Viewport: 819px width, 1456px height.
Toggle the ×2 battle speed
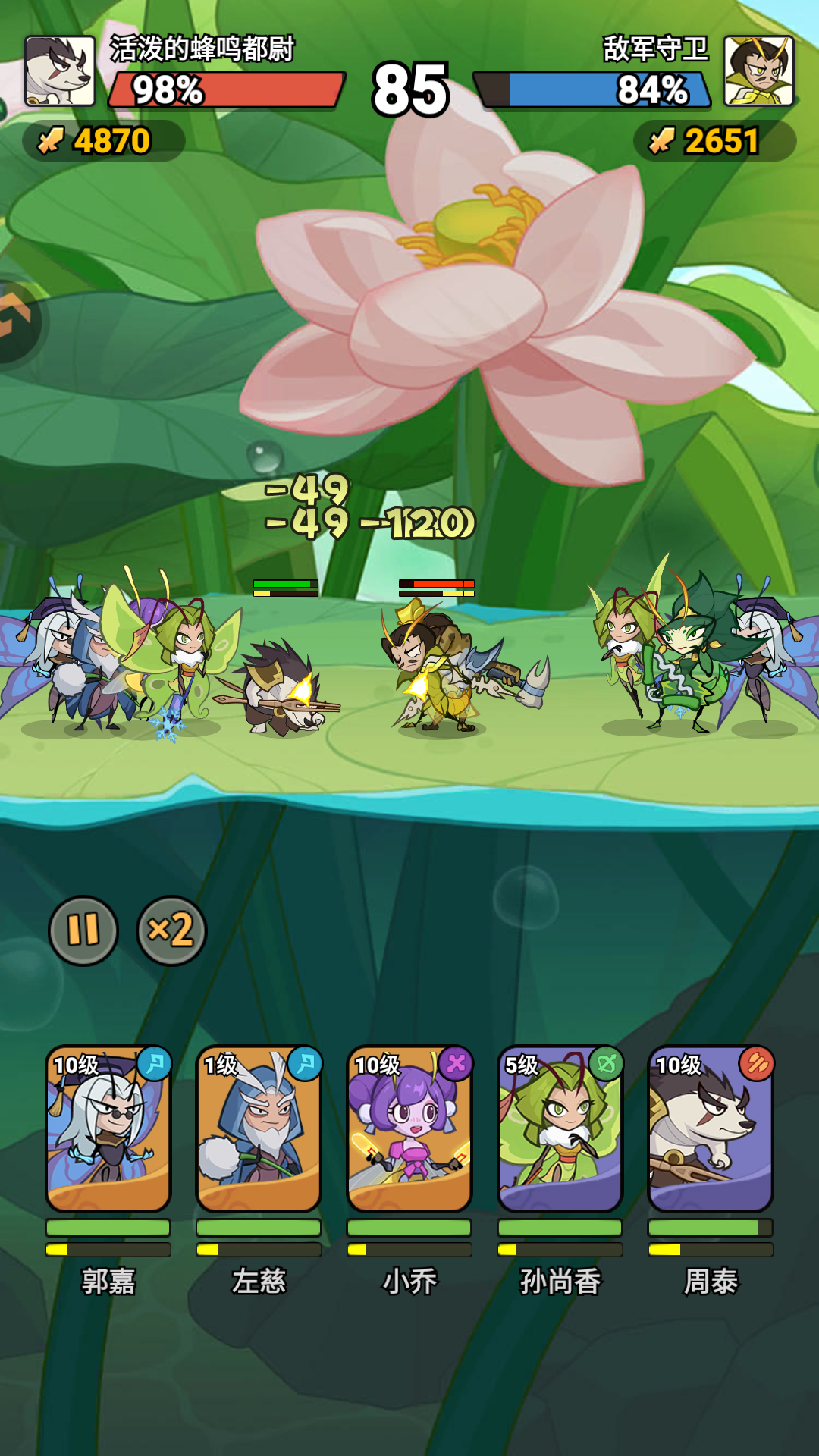pos(171,930)
